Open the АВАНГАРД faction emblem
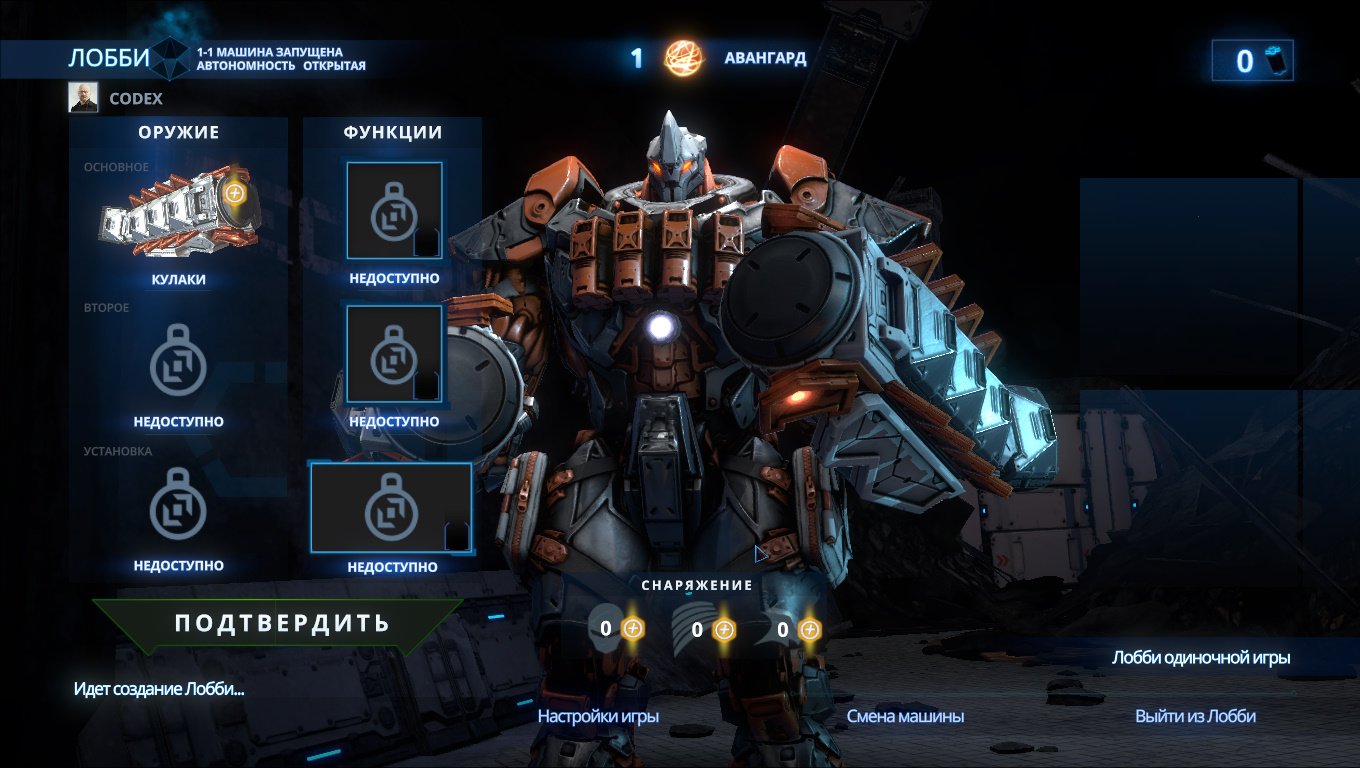The image size is (1360, 768). [x=684, y=59]
